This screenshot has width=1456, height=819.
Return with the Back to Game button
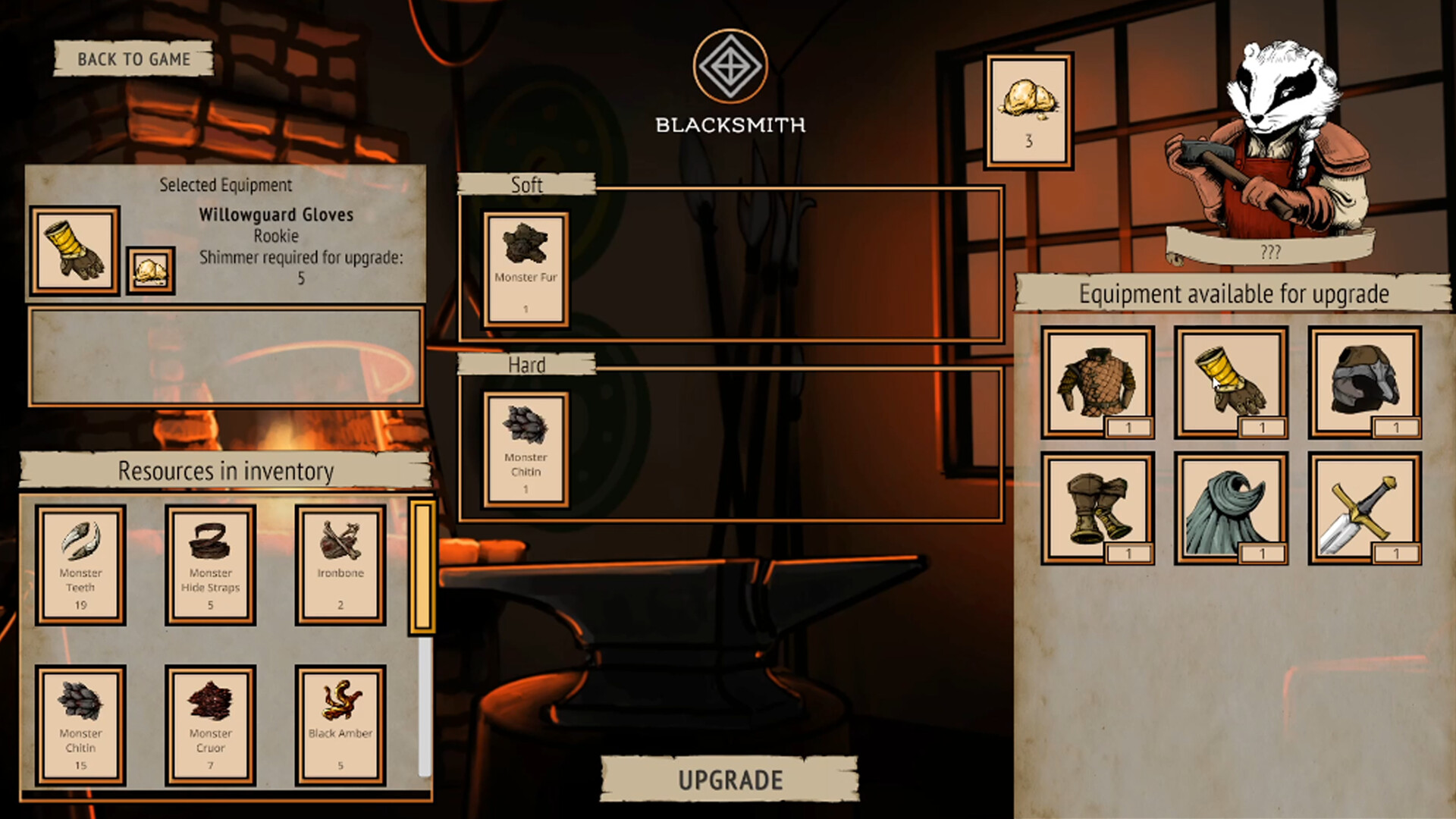tap(133, 59)
